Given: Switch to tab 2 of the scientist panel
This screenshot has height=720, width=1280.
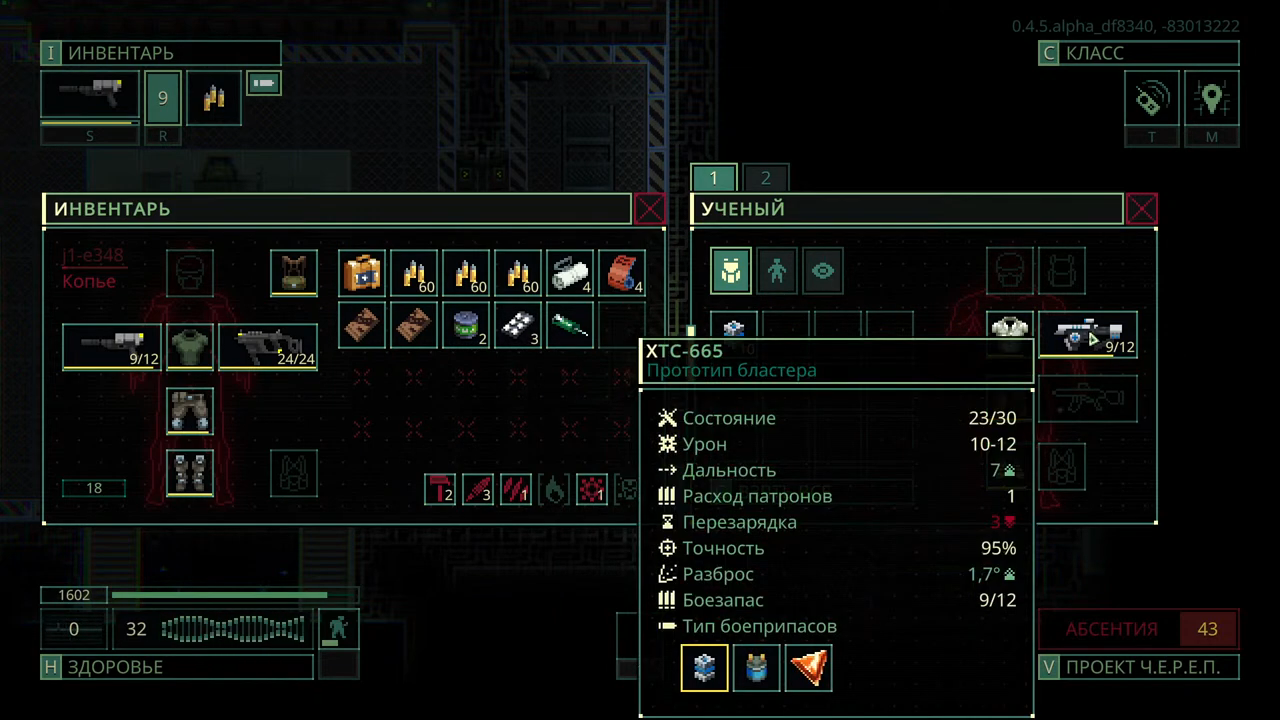Looking at the screenshot, I should coord(765,178).
